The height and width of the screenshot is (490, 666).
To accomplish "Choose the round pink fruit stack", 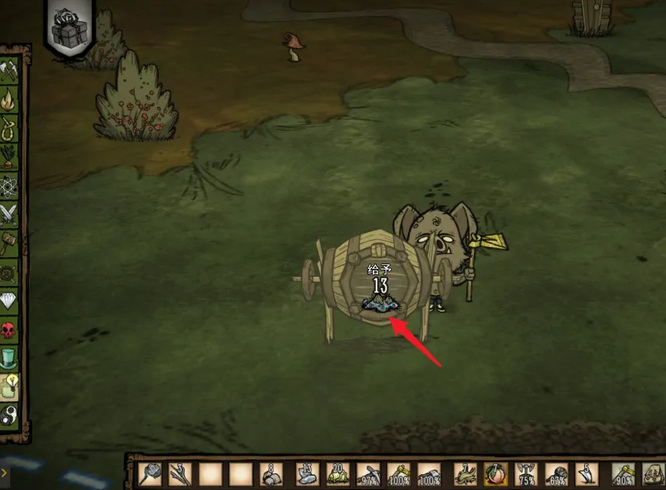I will click(492, 473).
